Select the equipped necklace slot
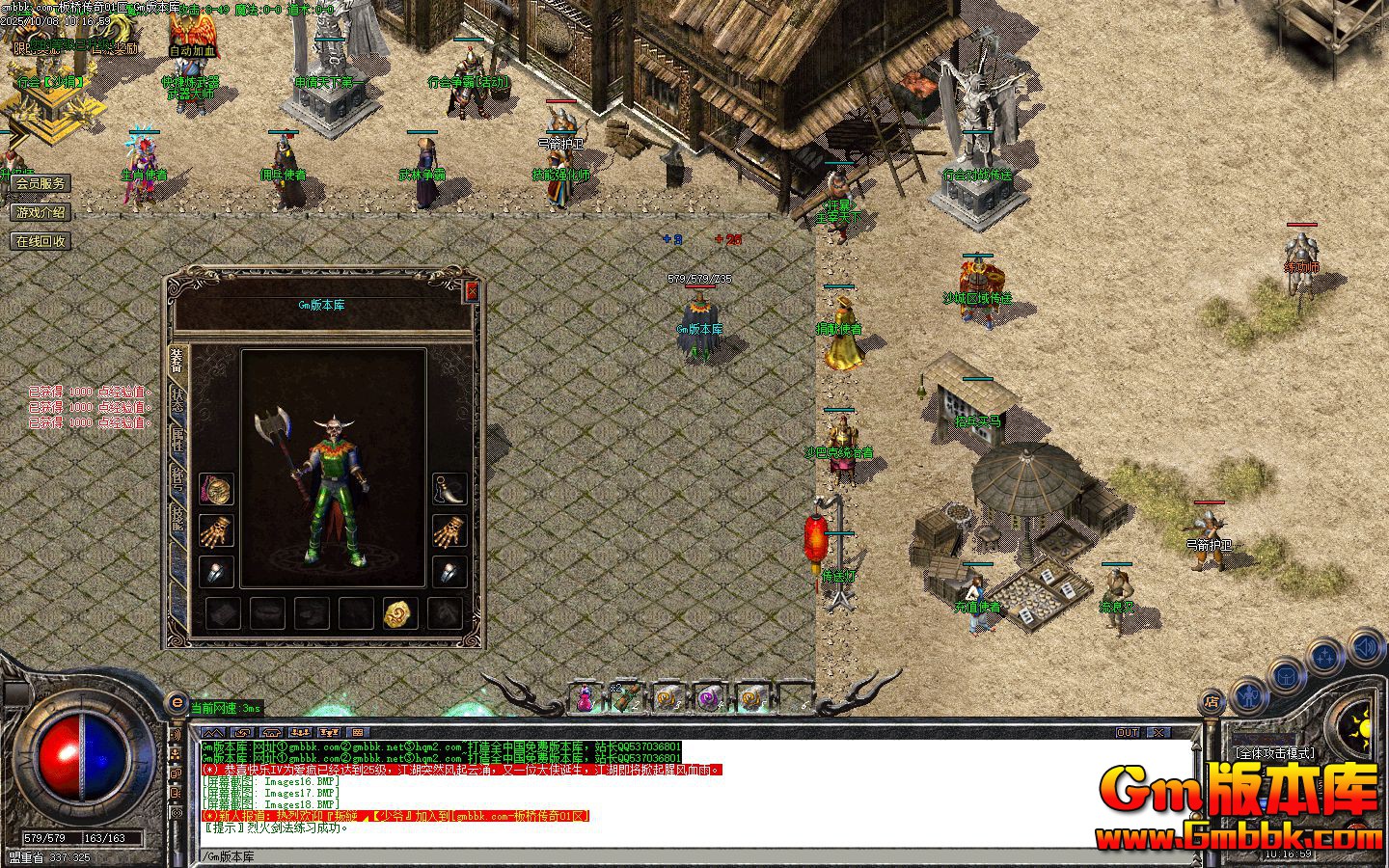Viewport: 1389px width, 868px height. pos(216,490)
